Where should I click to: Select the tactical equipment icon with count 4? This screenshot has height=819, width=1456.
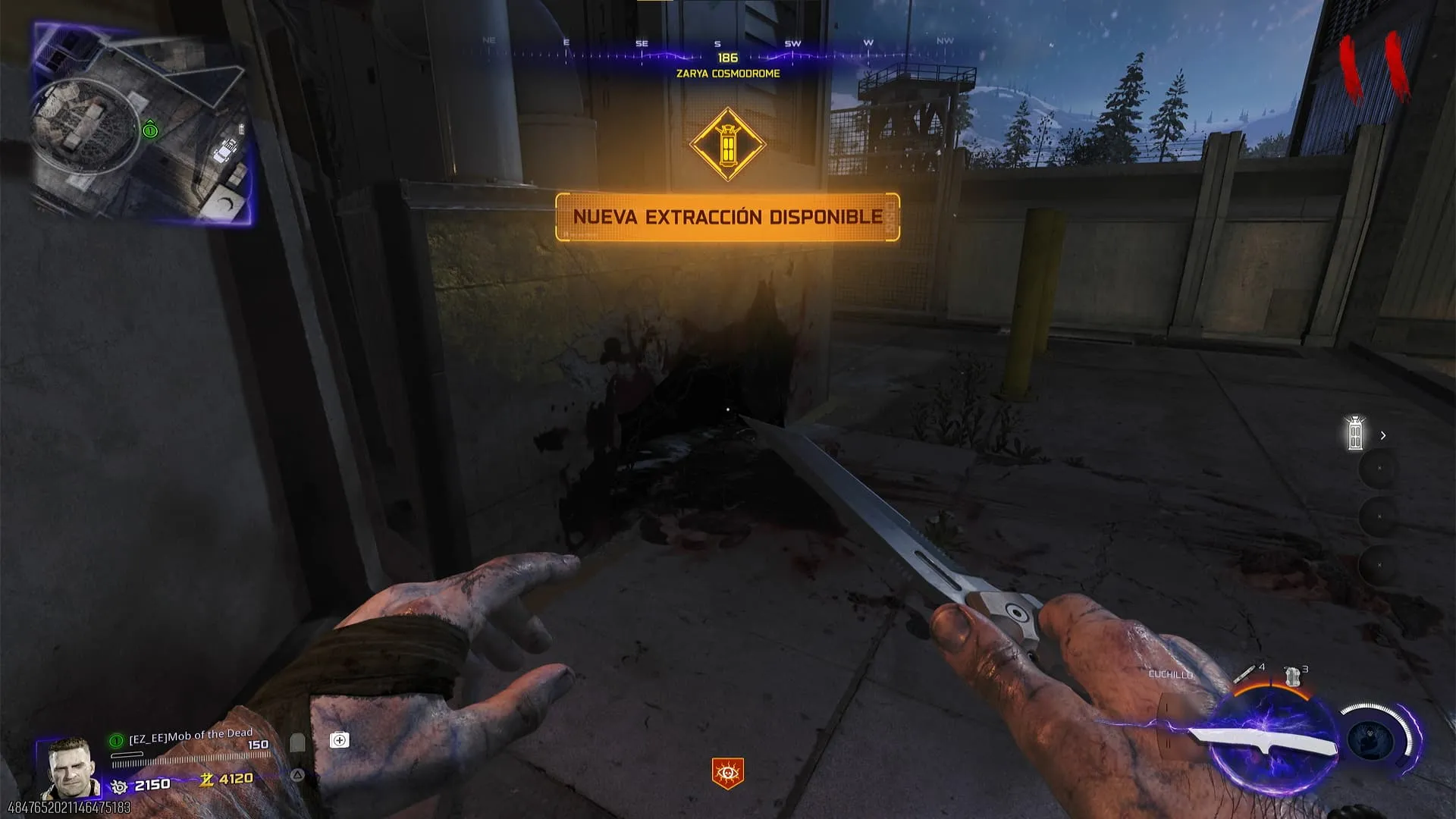(x=1246, y=673)
